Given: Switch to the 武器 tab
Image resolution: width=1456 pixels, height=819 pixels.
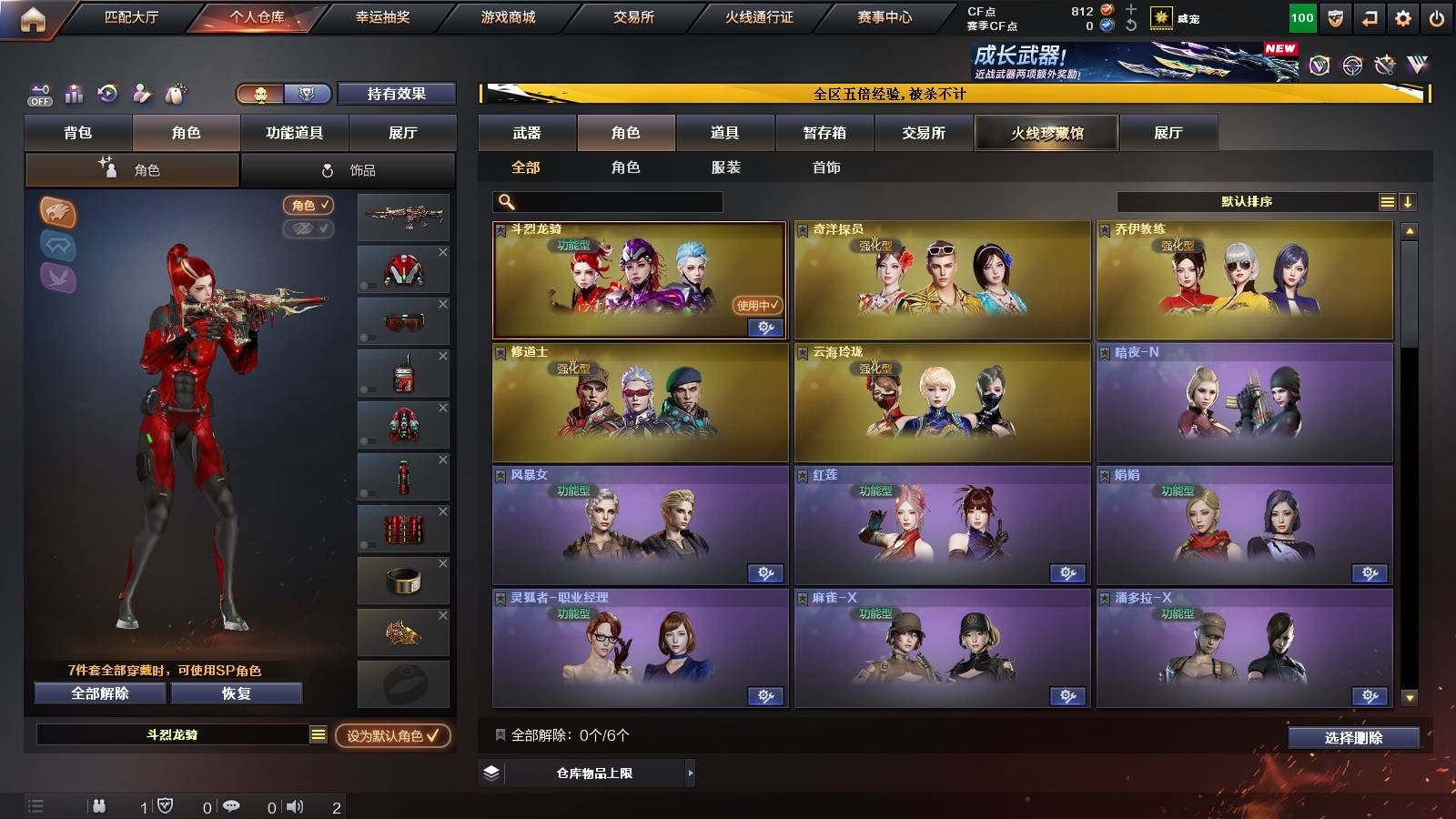Looking at the screenshot, I should tap(528, 133).
